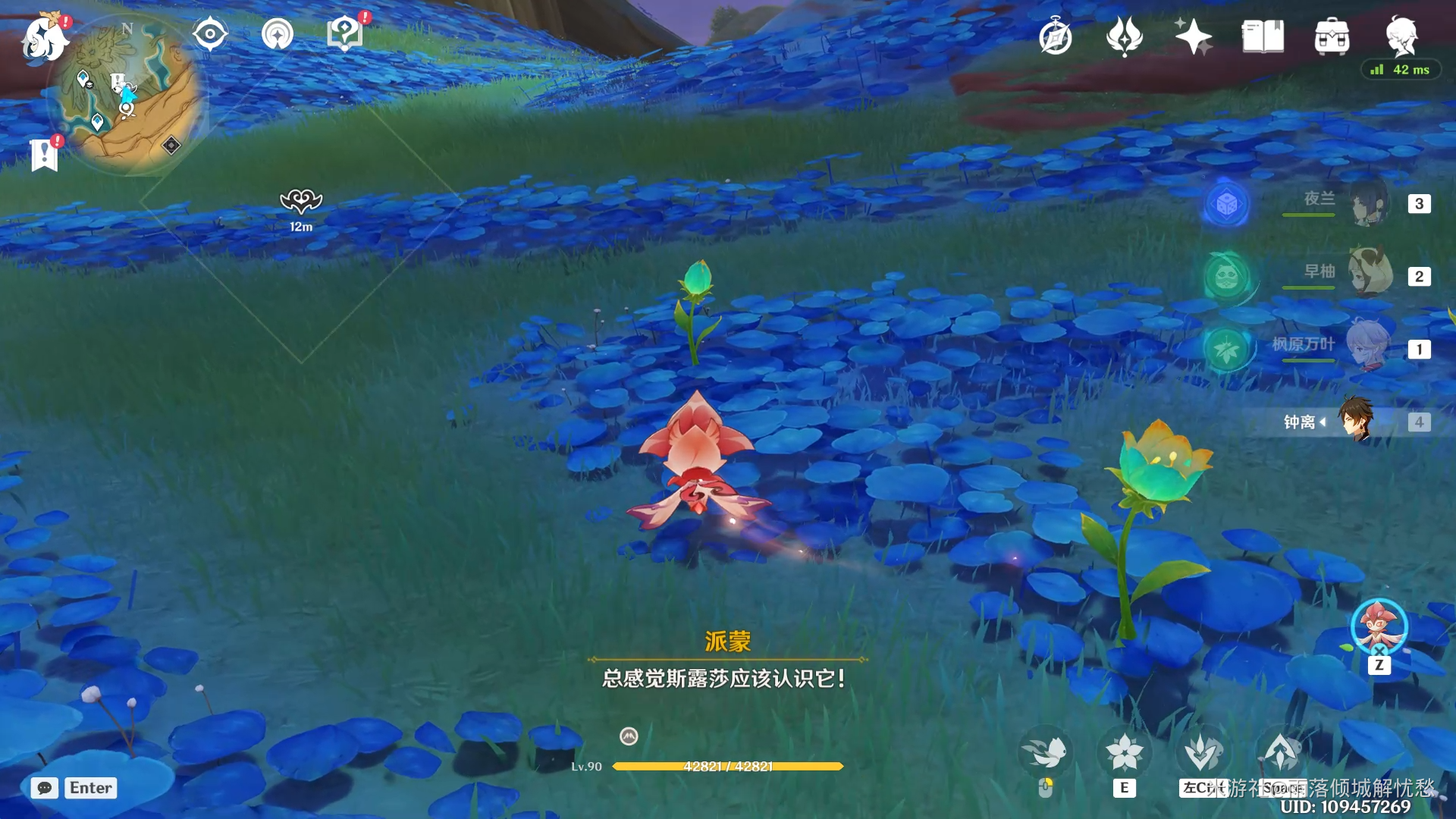The height and width of the screenshot is (819, 1456).
Task: Click the chat speech bubble icon
Action: [45, 789]
